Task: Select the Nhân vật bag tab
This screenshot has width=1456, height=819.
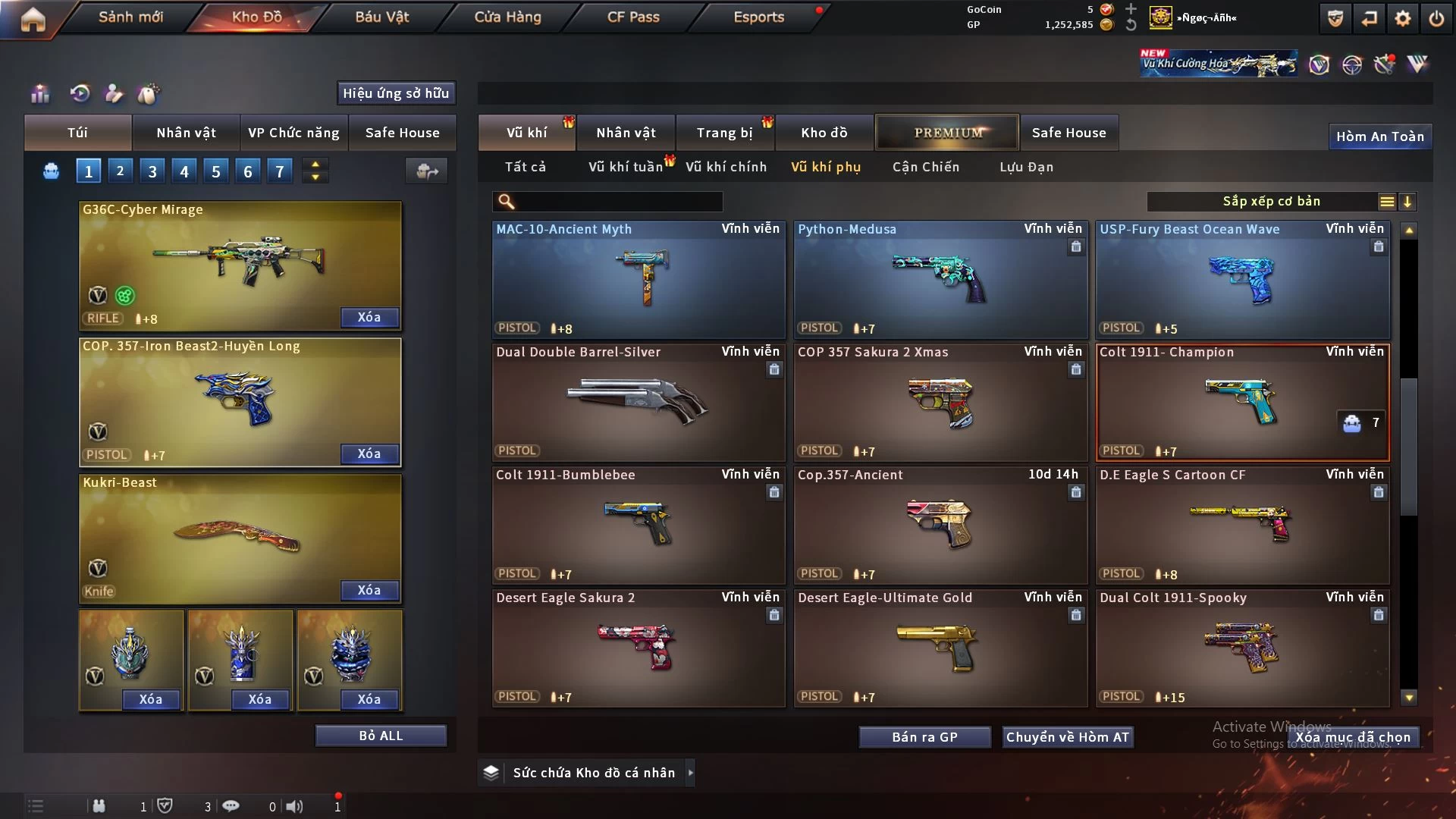Action: [x=186, y=133]
